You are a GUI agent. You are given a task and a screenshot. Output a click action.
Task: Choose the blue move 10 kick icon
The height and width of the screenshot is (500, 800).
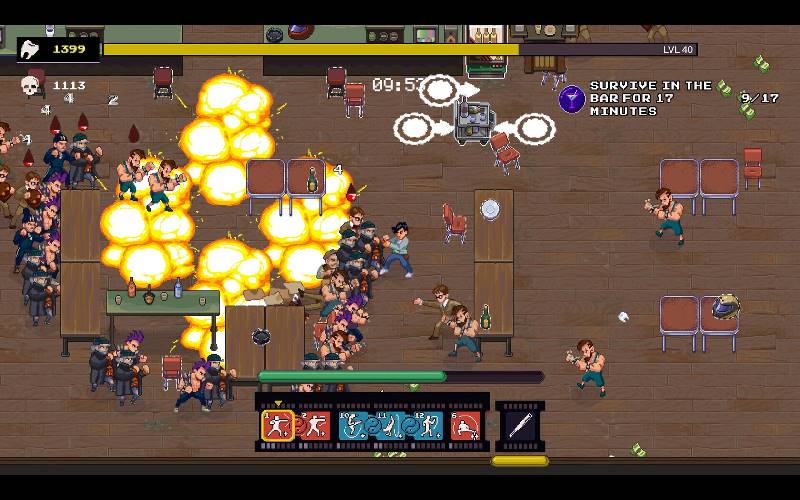354,427
